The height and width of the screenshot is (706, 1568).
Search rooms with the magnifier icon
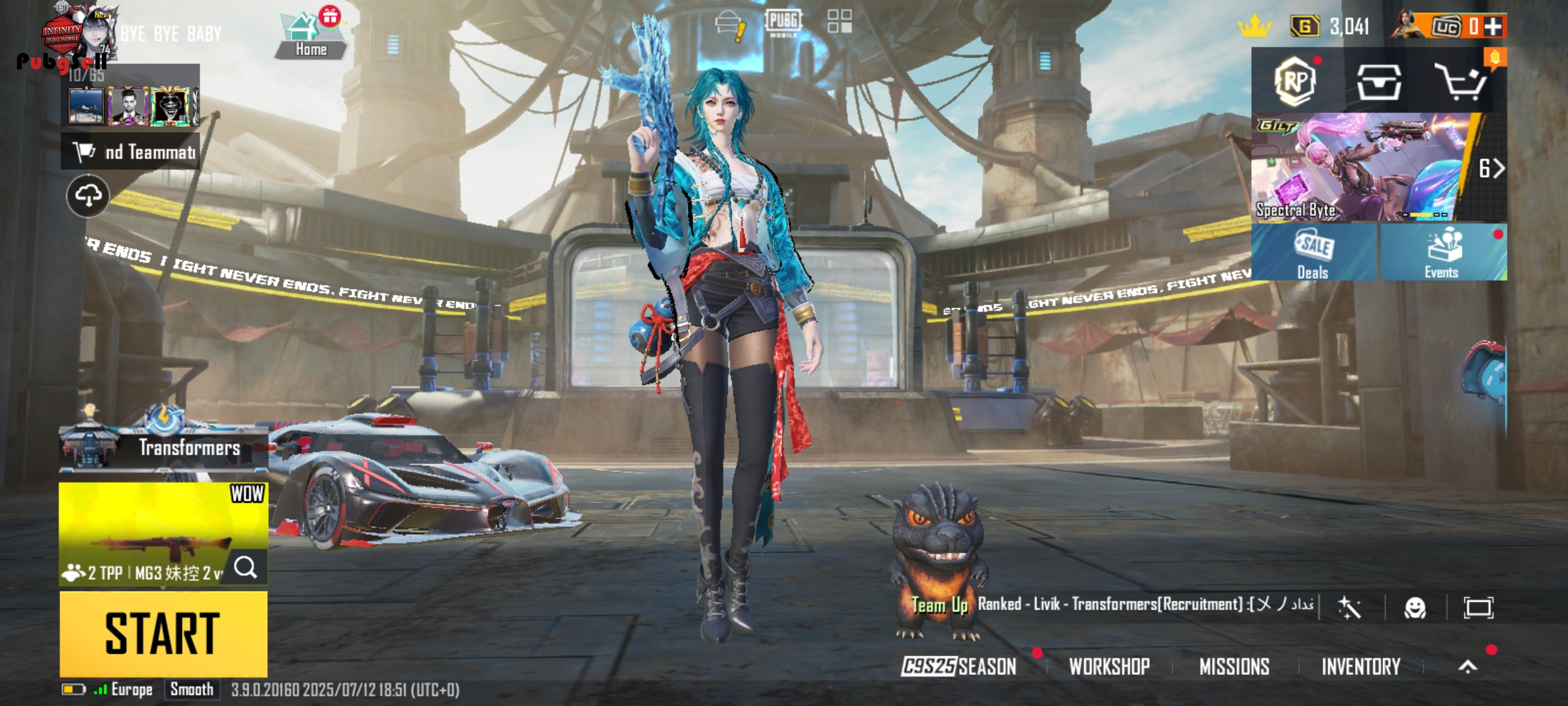click(246, 567)
